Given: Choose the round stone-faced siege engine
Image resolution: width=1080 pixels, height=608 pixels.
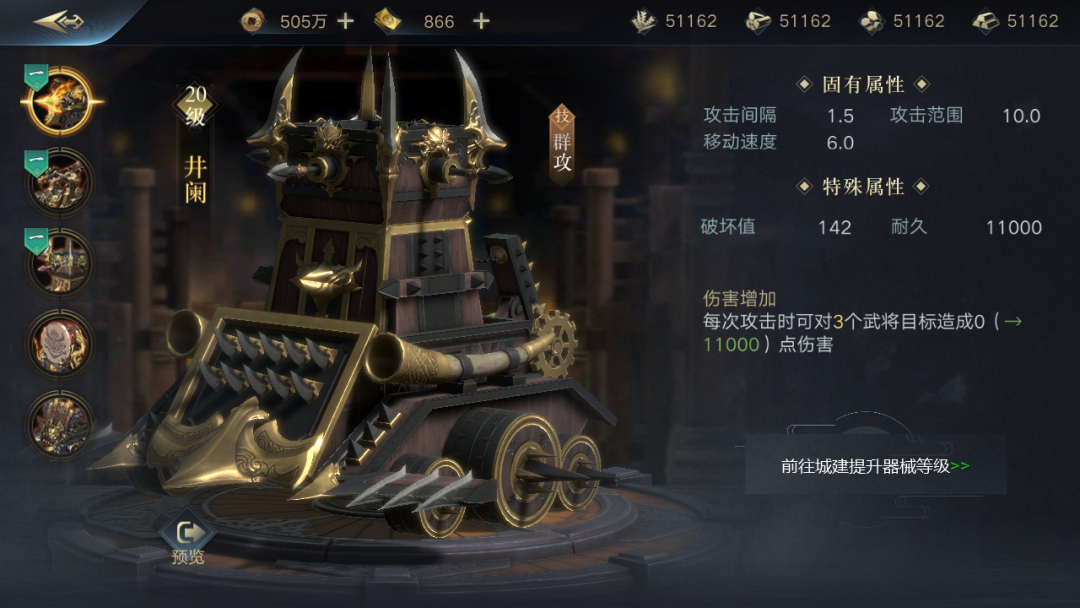Looking at the screenshot, I should coord(60,343).
